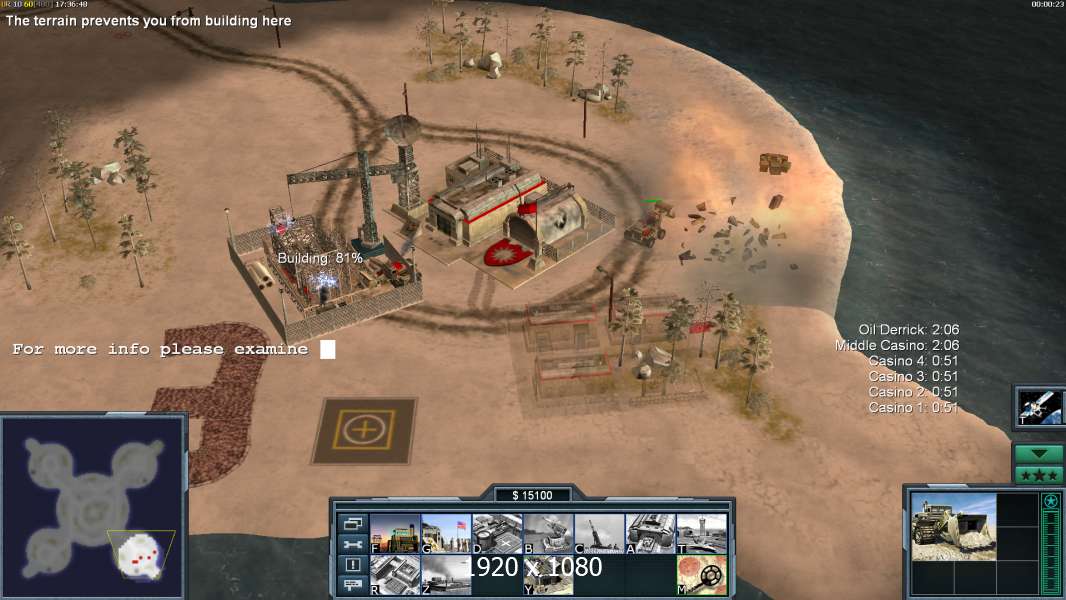Activate the mine detector command (M)
This screenshot has height=600, width=1066.
pyautogui.click(x=701, y=575)
